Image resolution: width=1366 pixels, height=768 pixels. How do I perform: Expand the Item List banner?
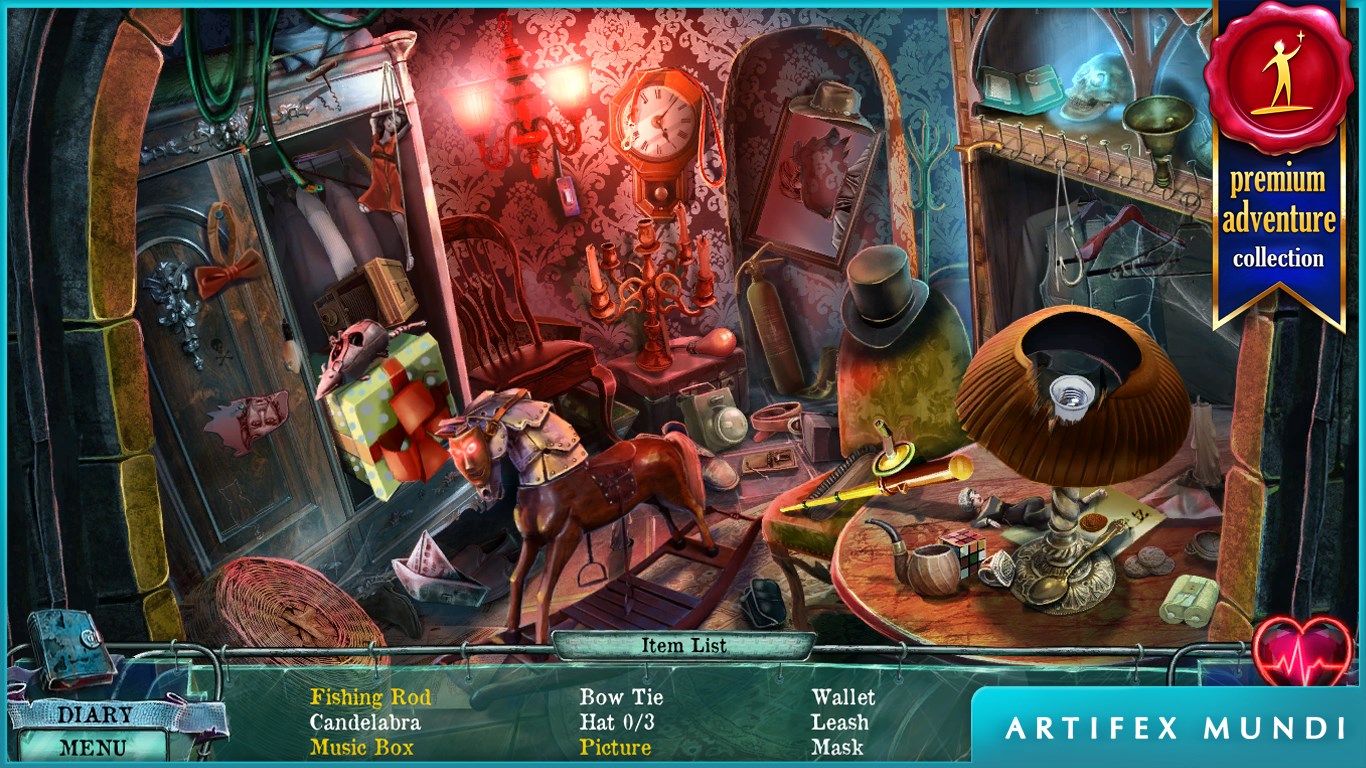[x=683, y=645]
